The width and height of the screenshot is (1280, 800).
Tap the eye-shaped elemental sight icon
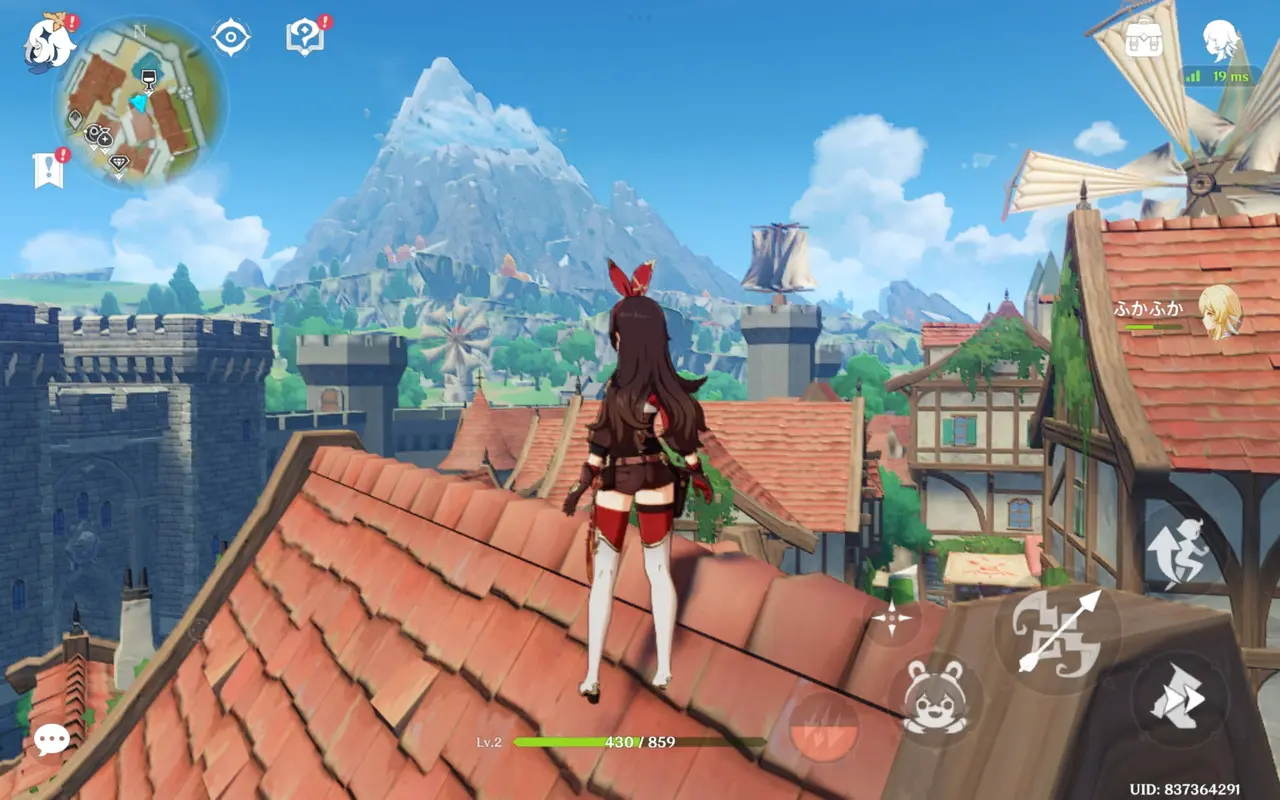point(231,38)
